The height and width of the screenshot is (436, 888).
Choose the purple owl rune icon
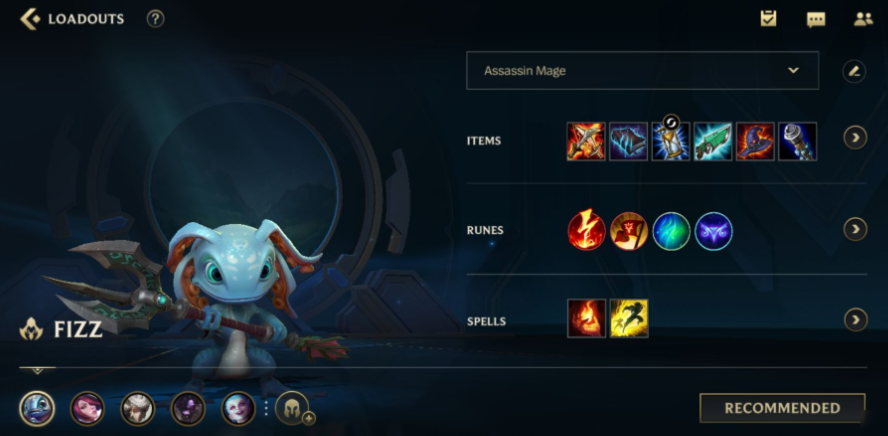coord(714,231)
